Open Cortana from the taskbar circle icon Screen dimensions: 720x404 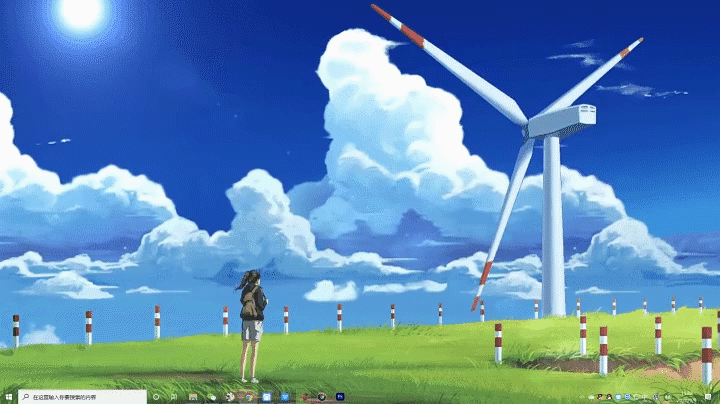point(156,397)
